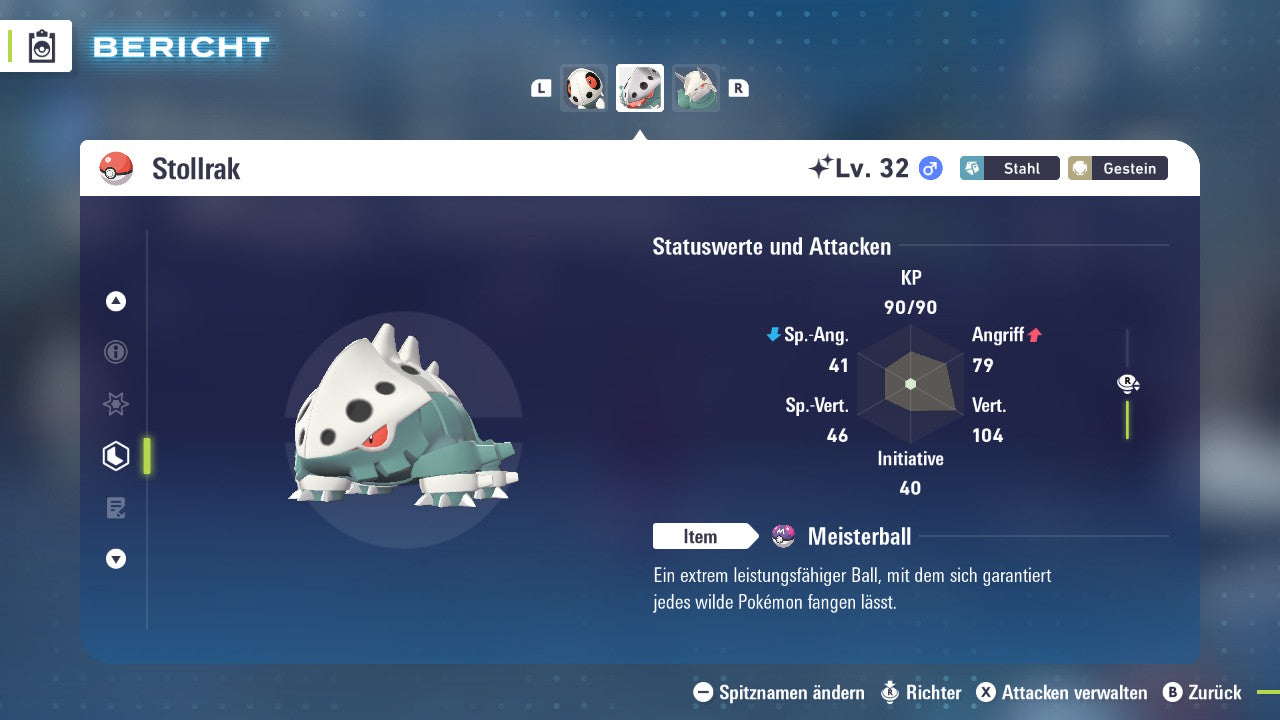Open the info tab in the sidebar
This screenshot has width=1280, height=720.
click(115, 352)
